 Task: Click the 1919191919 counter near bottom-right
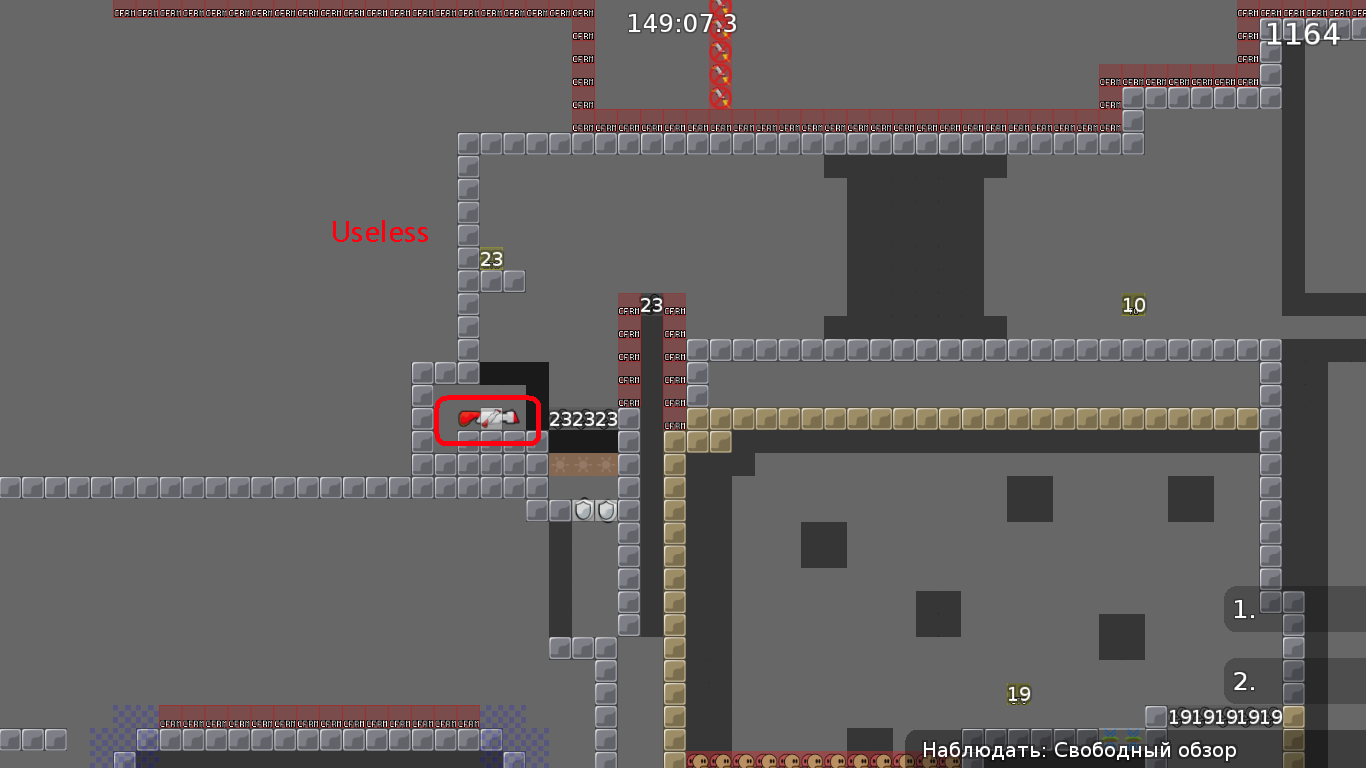tap(1226, 717)
